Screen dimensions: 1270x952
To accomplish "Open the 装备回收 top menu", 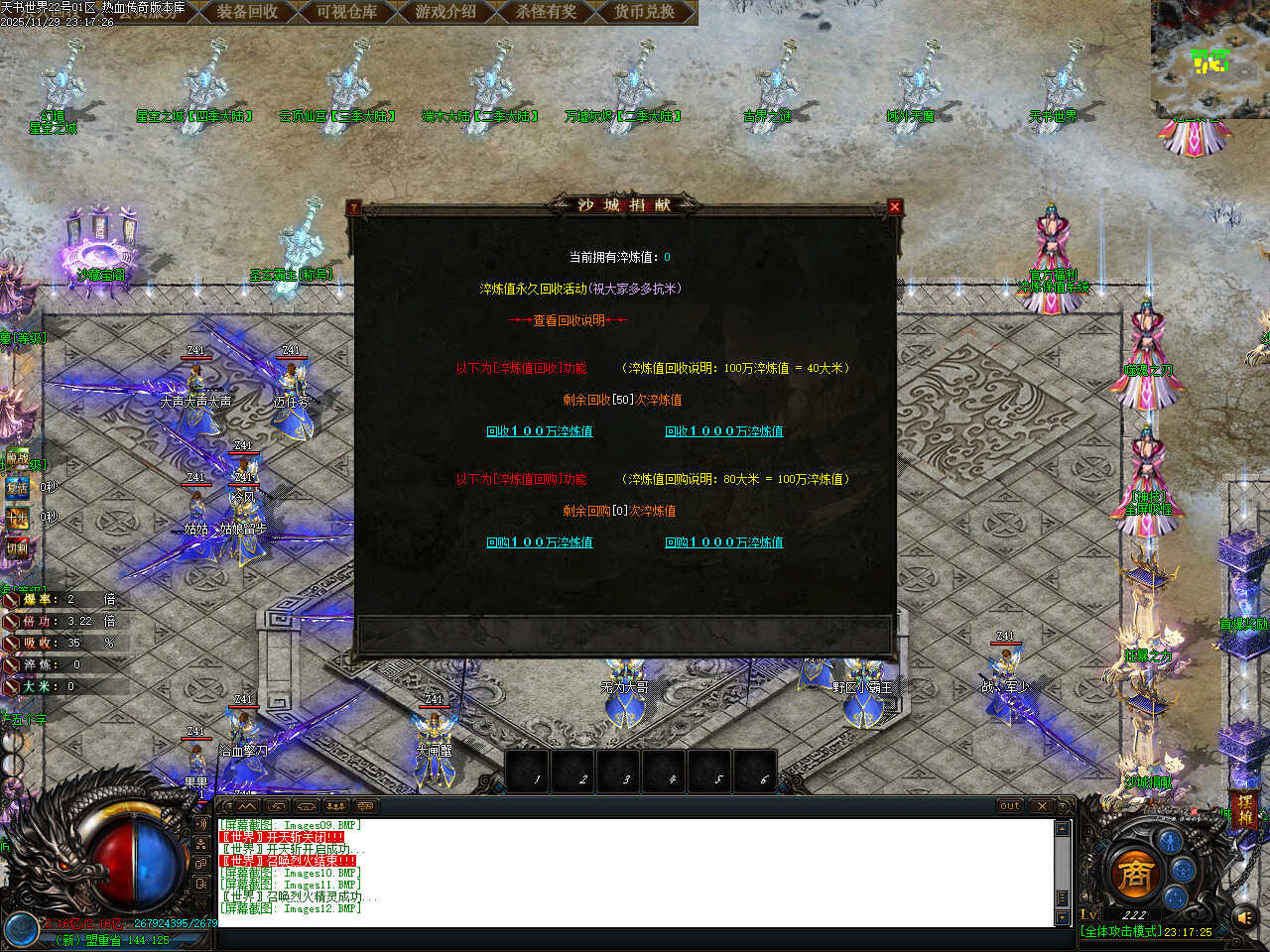I will [247, 12].
